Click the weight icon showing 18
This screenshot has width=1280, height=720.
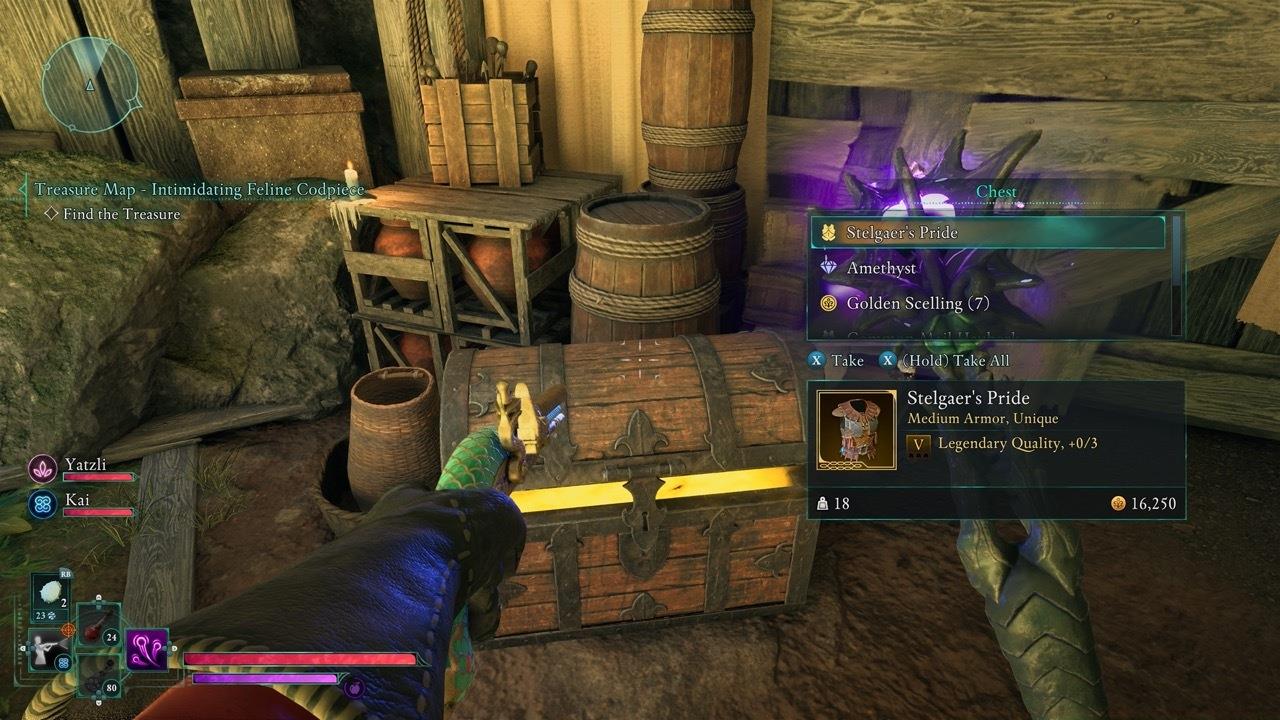point(822,503)
